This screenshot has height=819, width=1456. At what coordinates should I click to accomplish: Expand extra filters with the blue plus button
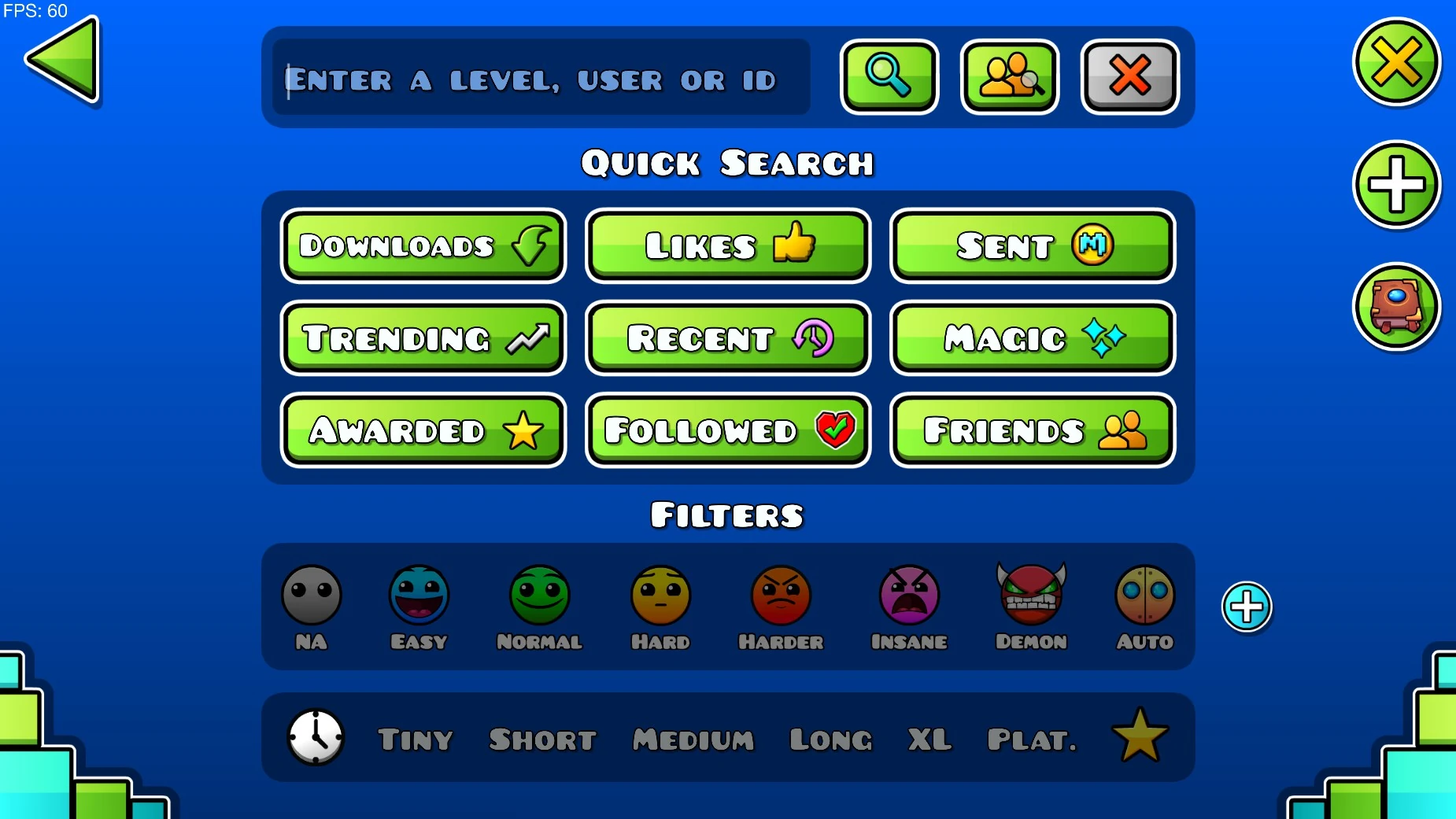pyautogui.click(x=1246, y=607)
